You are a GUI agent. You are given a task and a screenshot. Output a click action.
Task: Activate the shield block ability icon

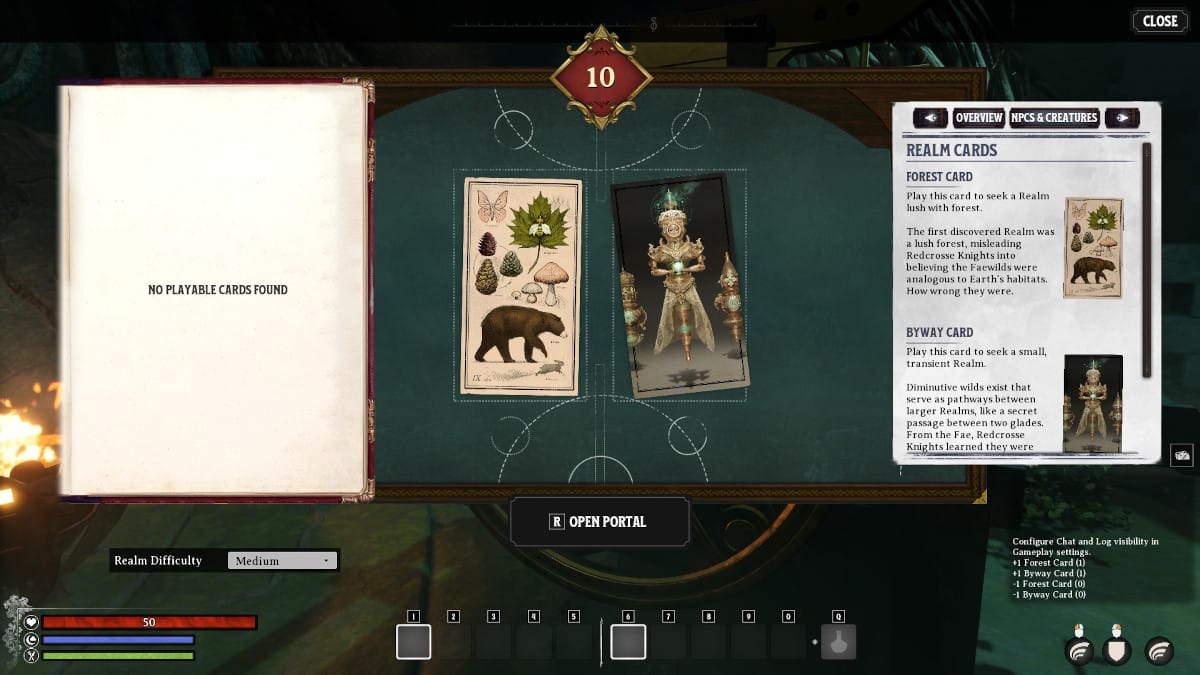click(1117, 651)
